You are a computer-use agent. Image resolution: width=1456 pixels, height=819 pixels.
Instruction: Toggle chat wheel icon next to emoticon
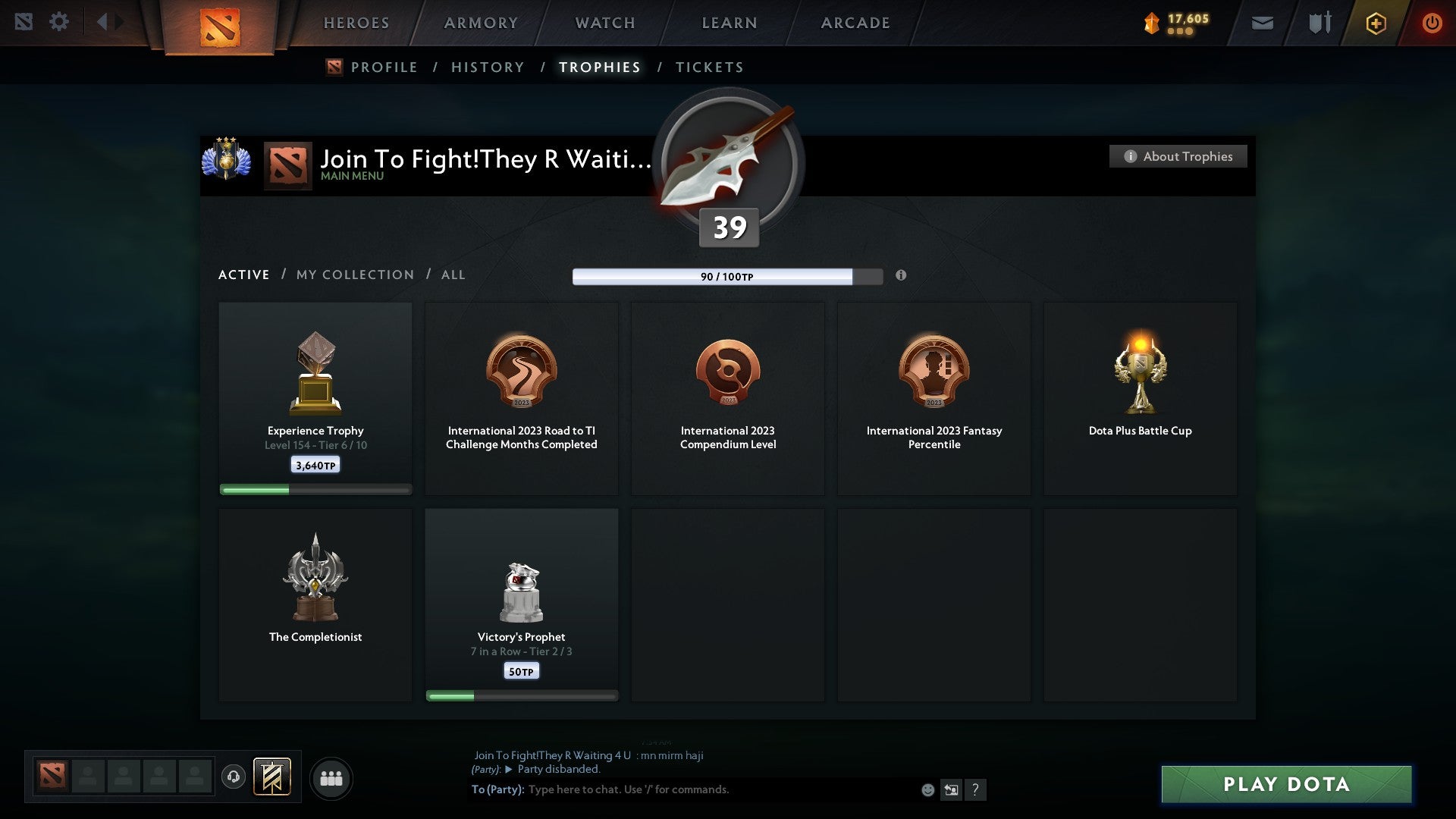(950, 789)
